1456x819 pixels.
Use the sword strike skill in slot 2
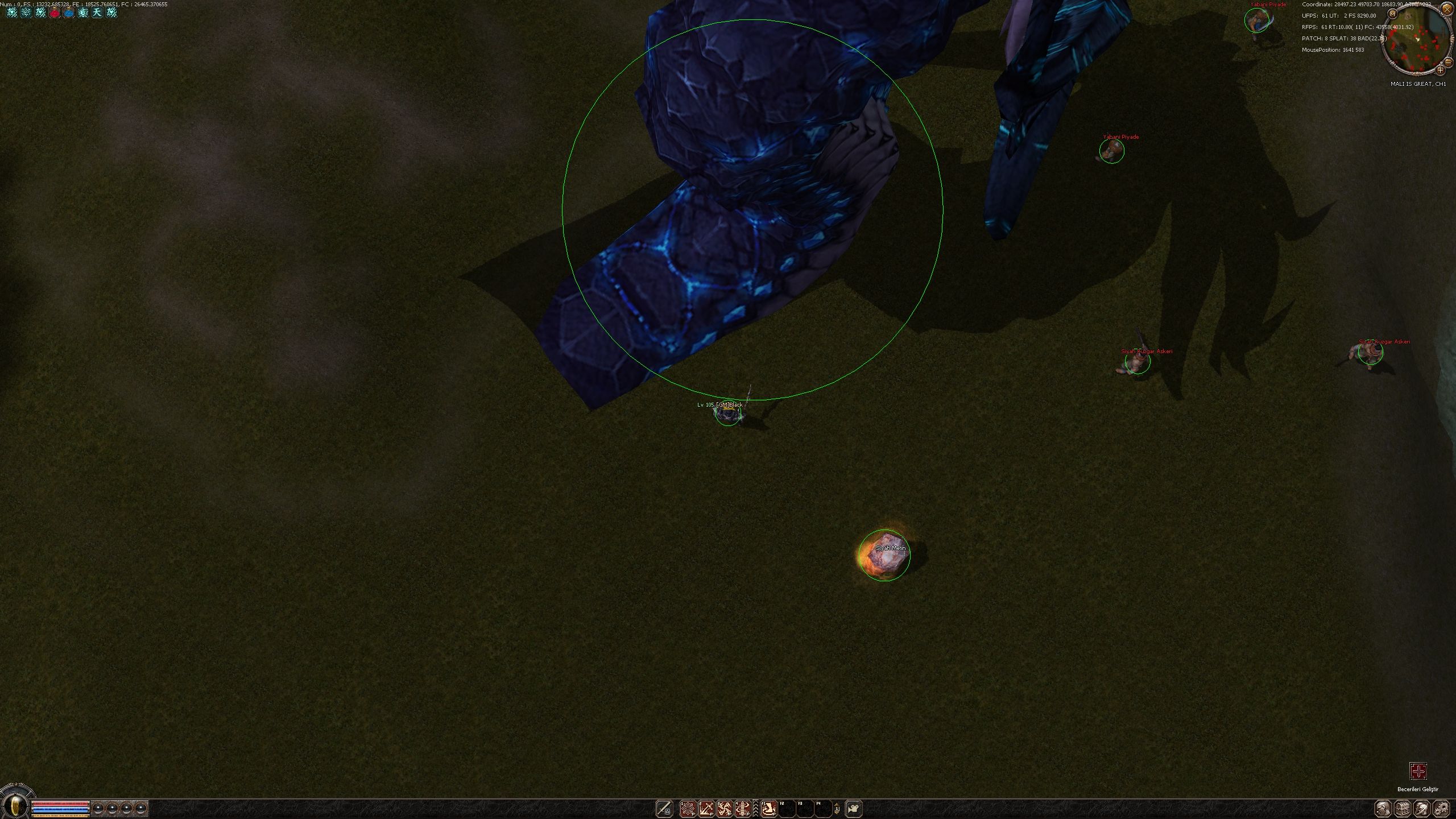click(706, 808)
